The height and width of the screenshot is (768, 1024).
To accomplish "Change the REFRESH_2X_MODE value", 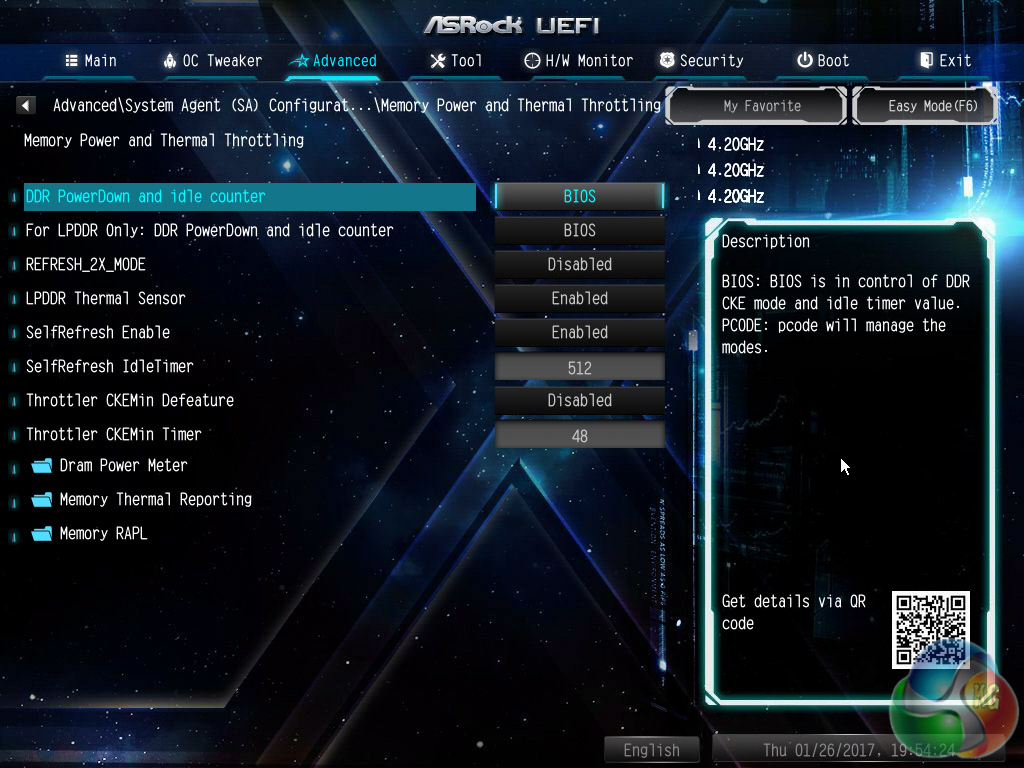I will (580, 264).
